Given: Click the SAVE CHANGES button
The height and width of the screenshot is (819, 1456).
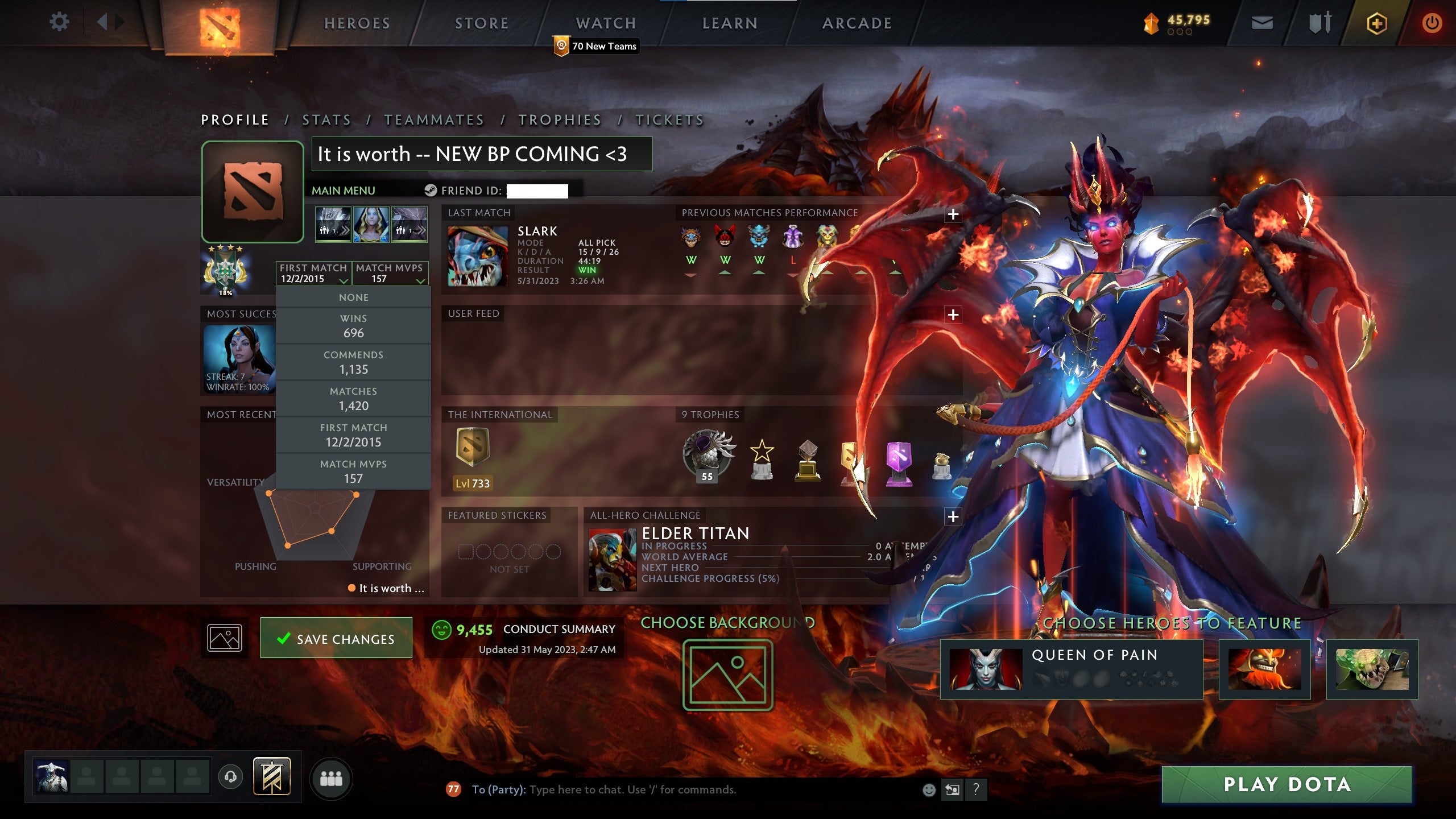Looking at the screenshot, I should tap(336, 638).
